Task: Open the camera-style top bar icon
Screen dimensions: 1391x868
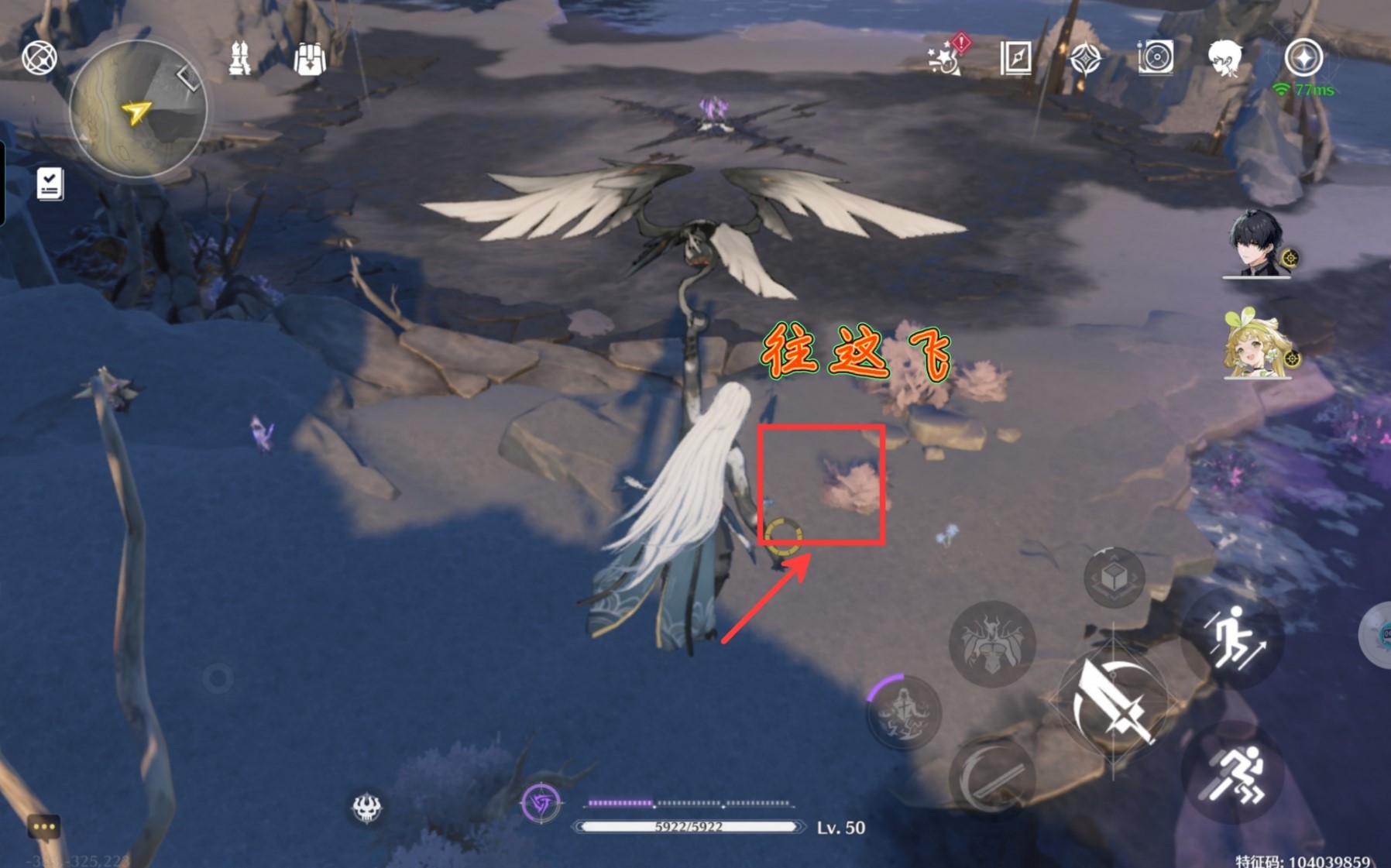Action: click(1155, 57)
